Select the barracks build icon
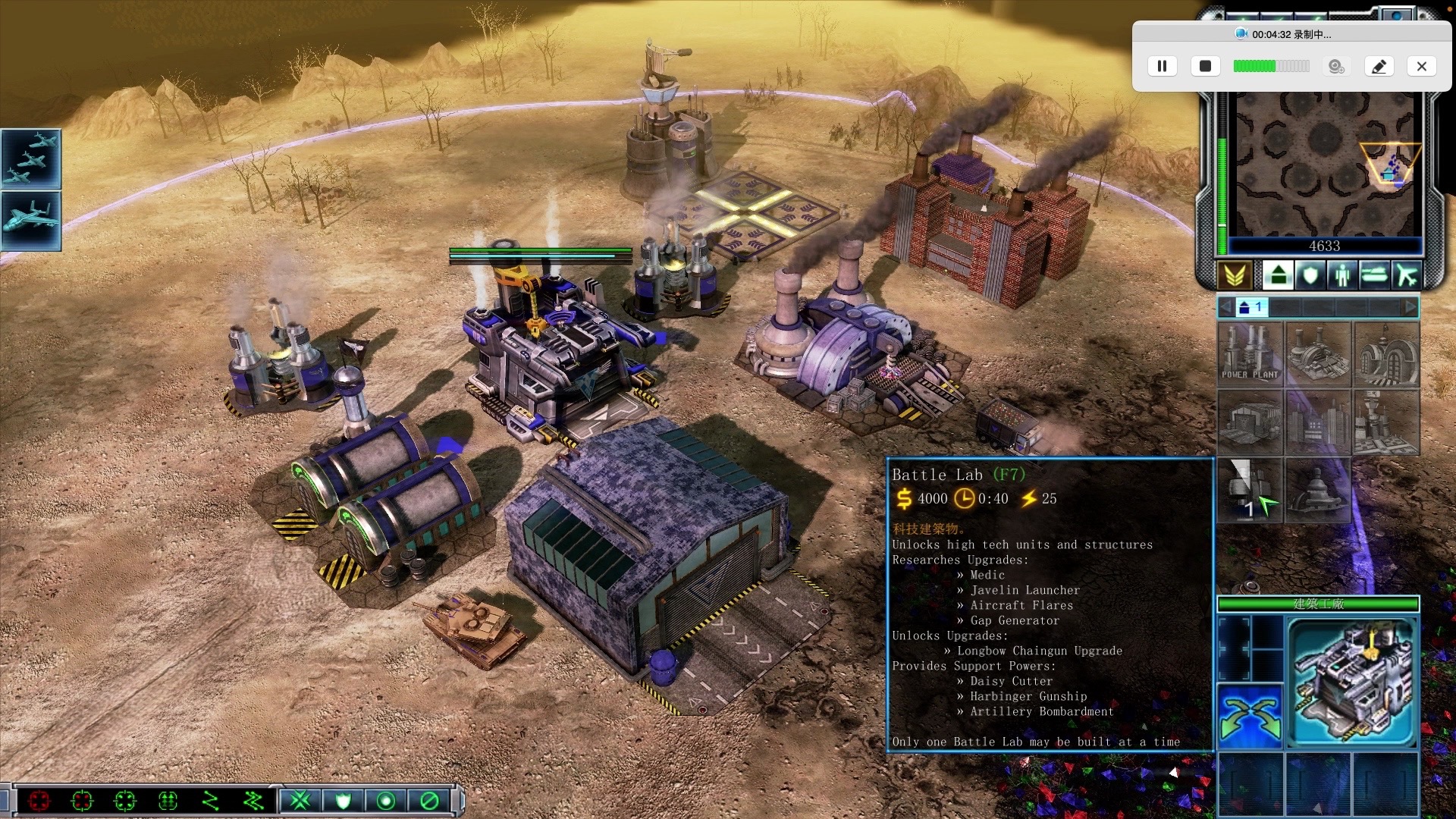Image resolution: width=1456 pixels, height=819 pixels. point(1386,354)
